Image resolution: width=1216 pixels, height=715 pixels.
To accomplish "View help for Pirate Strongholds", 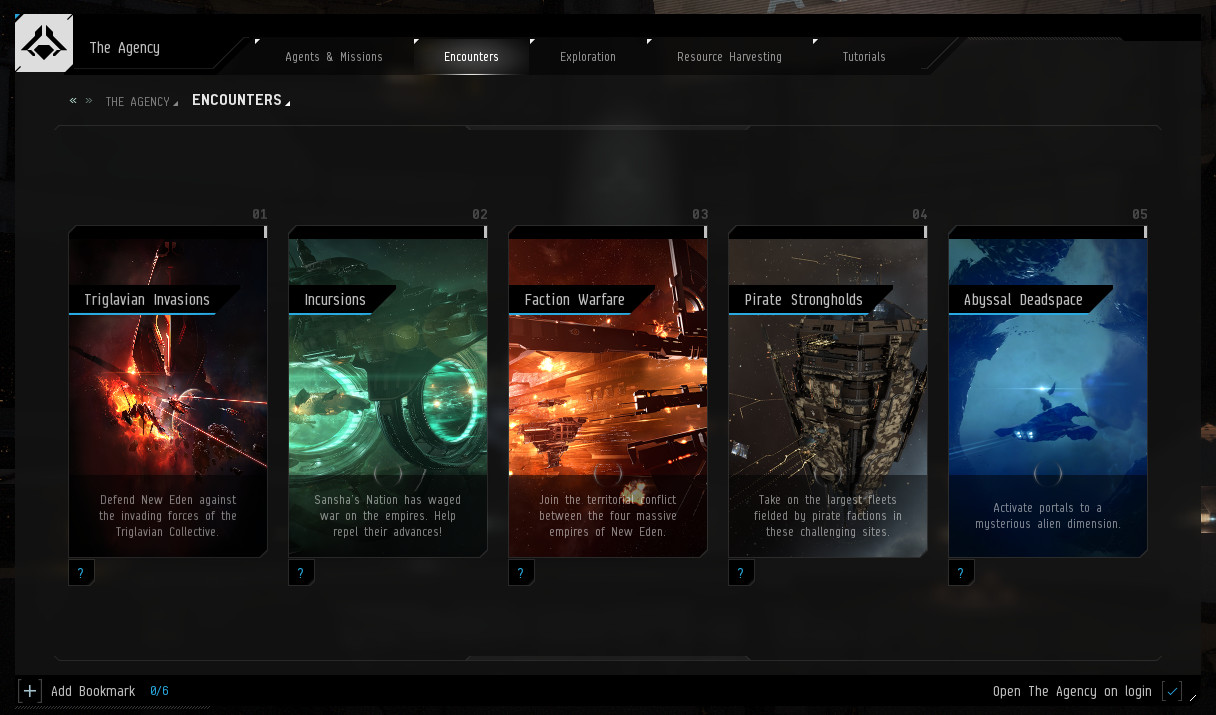I will pyautogui.click(x=741, y=573).
